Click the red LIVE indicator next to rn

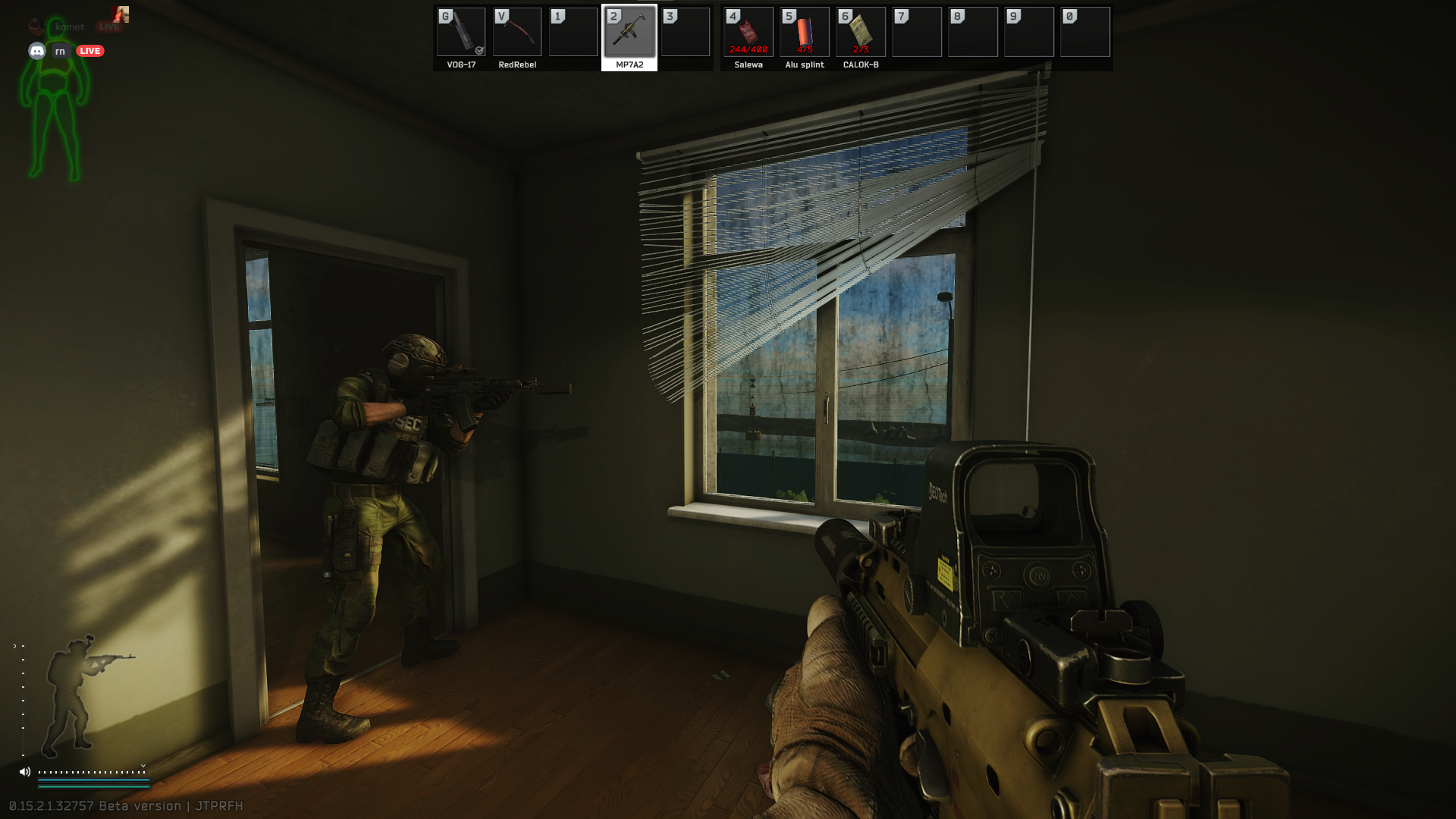[89, 51]
